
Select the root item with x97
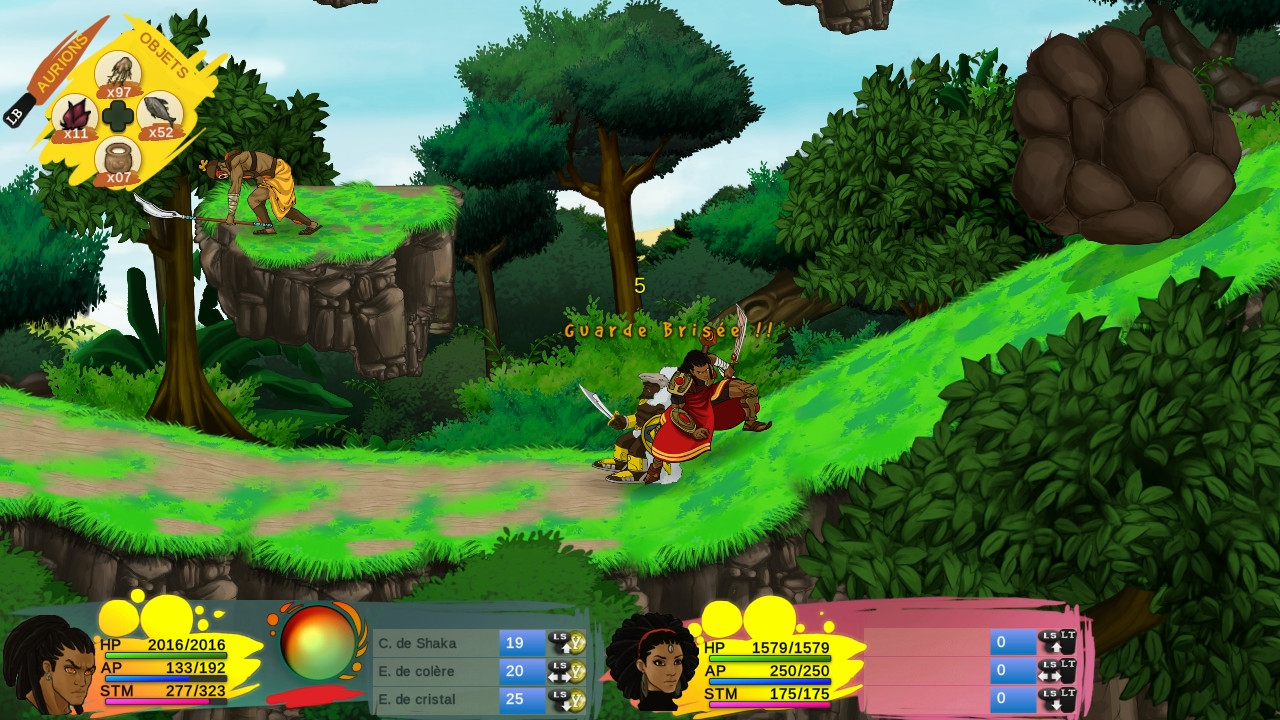[x=118, y=74]
